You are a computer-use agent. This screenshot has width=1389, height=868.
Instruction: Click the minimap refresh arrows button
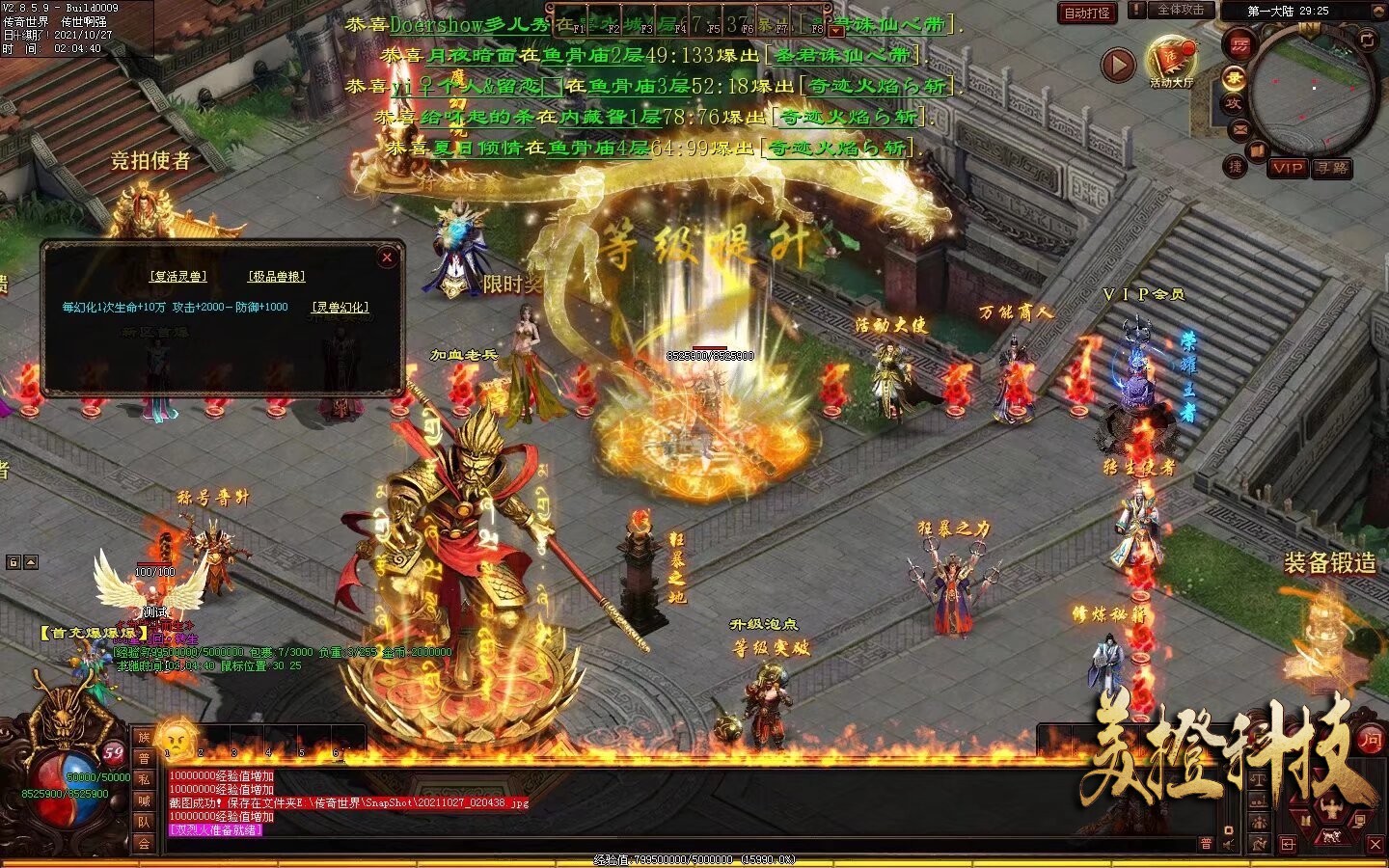tap(1366, 40)
